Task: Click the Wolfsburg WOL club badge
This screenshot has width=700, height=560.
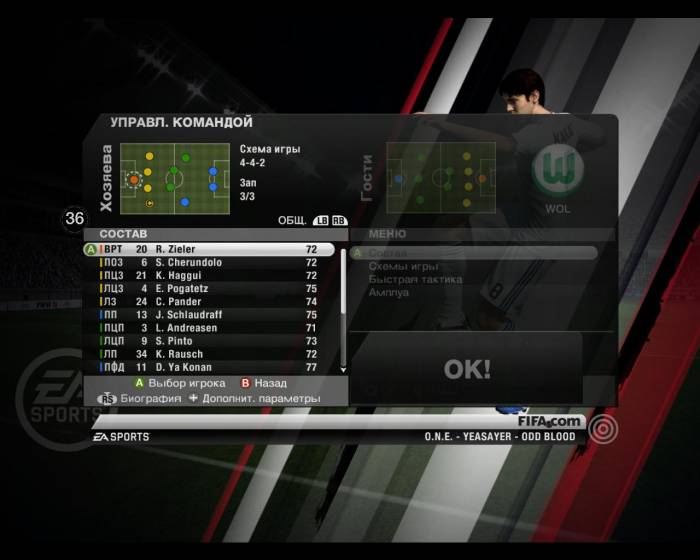Action: pos(557,173)
